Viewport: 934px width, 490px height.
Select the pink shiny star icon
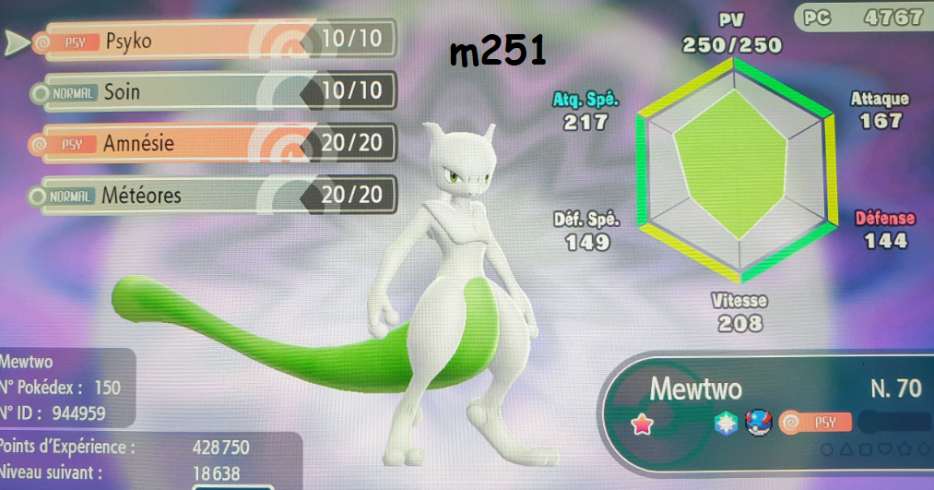click(x=642, y=424)
